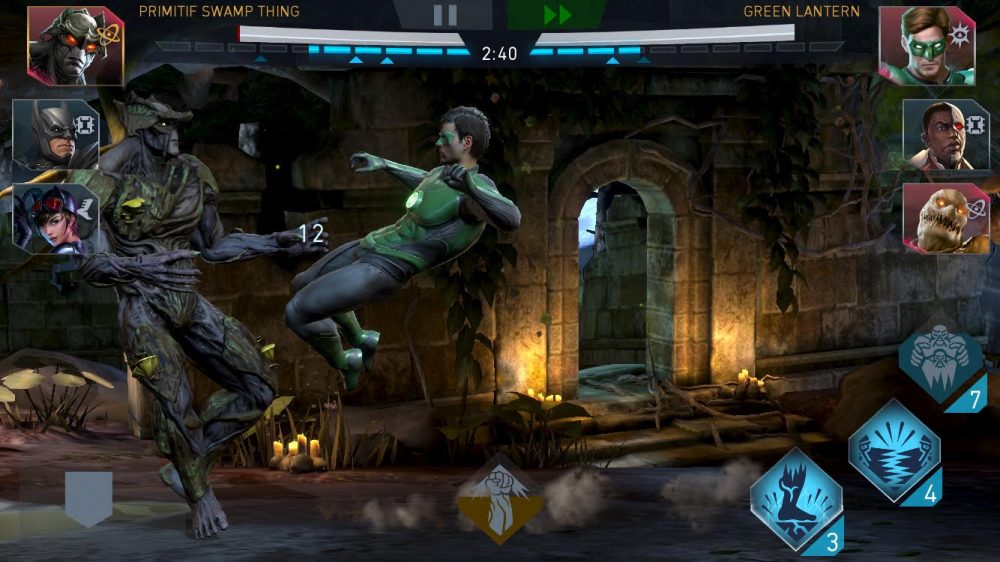
Task: Tag in the Harley Quinn teammate portrait
Action: point(55,218)
